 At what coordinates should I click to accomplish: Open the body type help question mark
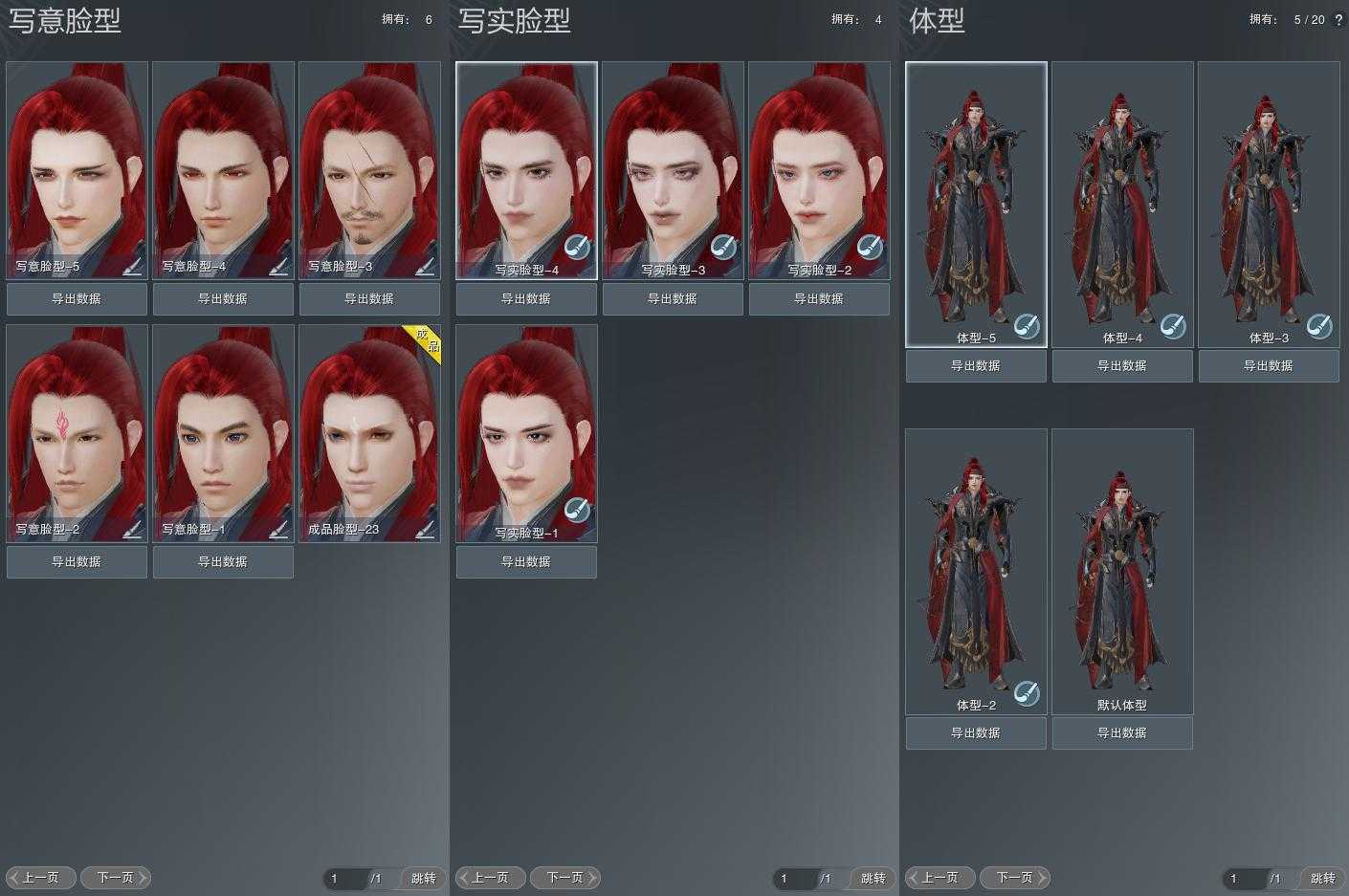click(x=1338, y=20)
